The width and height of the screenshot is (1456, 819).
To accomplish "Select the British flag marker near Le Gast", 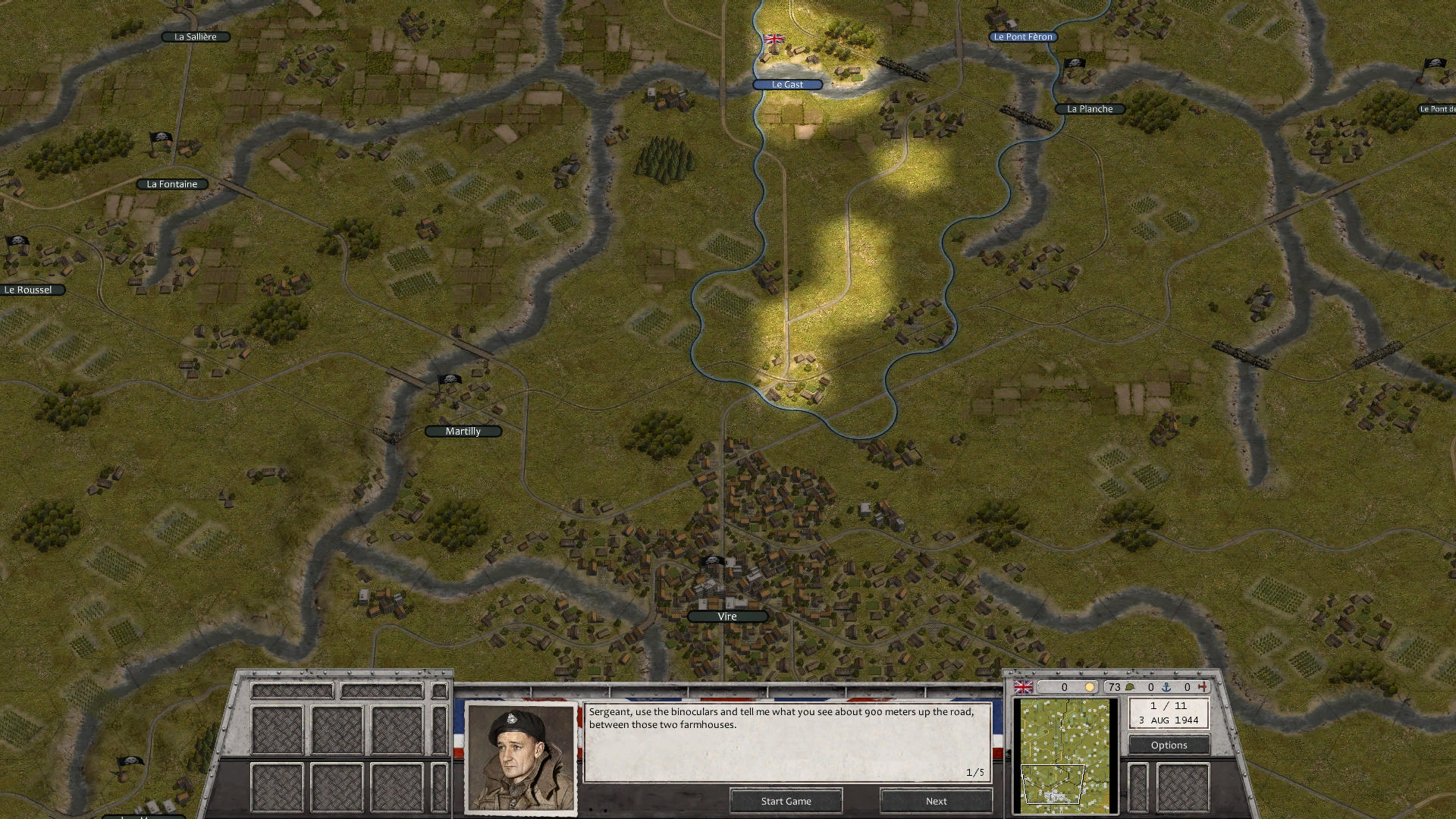I will pyautogui.click(x=774, y=38).
